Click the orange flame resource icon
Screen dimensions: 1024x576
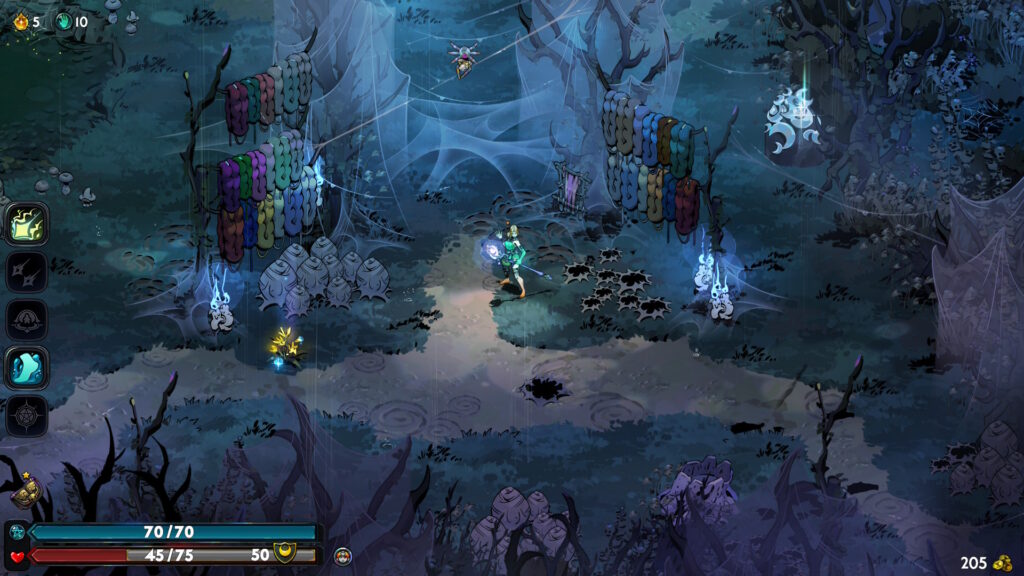click(x=21, y=21)
